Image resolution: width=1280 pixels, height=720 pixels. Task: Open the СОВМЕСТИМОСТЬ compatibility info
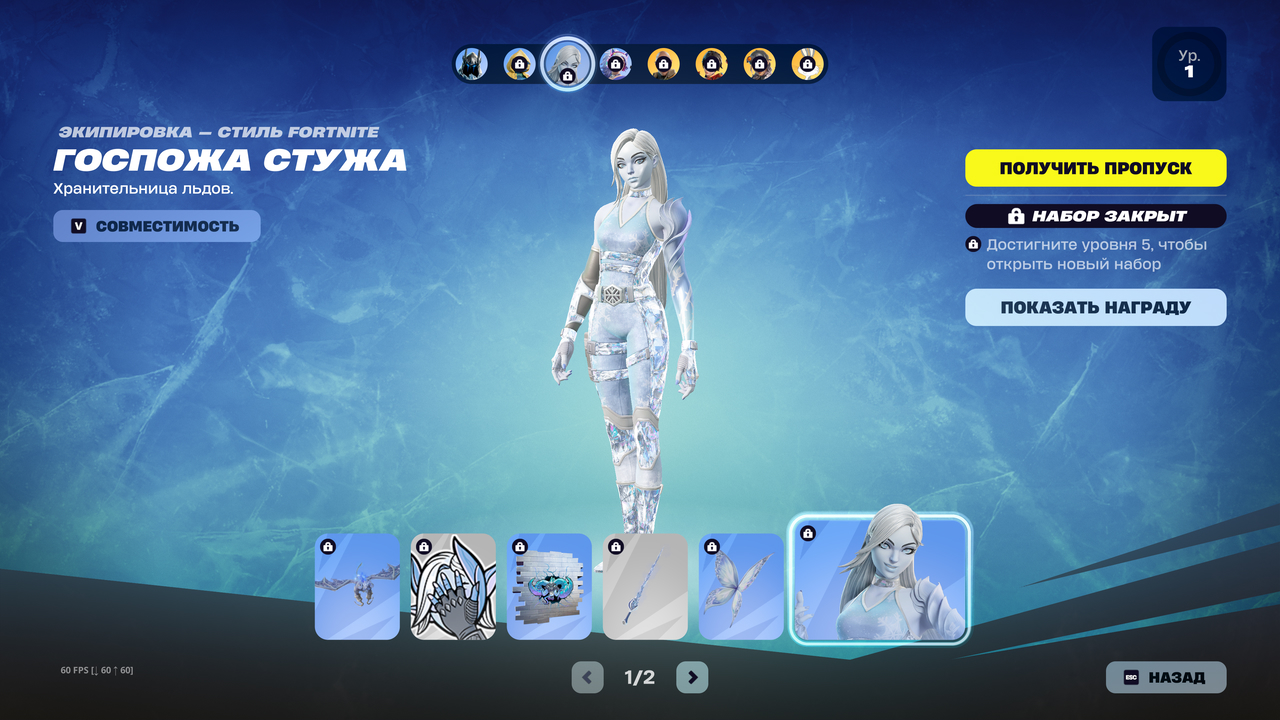[157, 226]
